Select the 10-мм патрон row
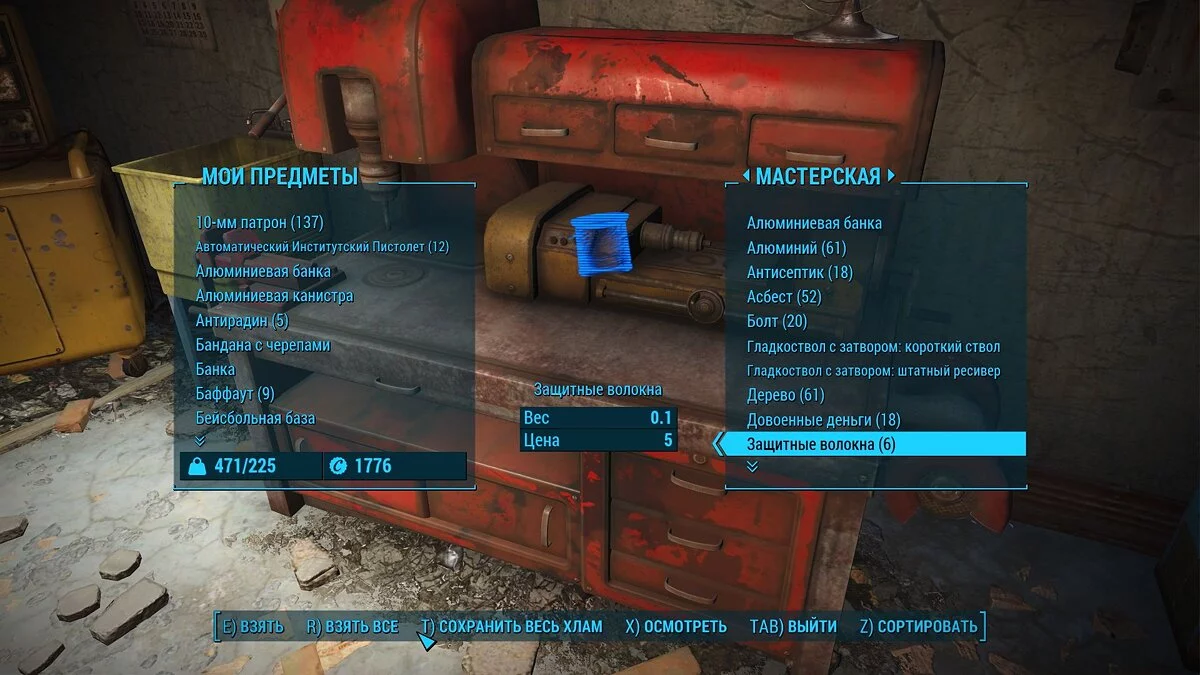 coord(260,222)
